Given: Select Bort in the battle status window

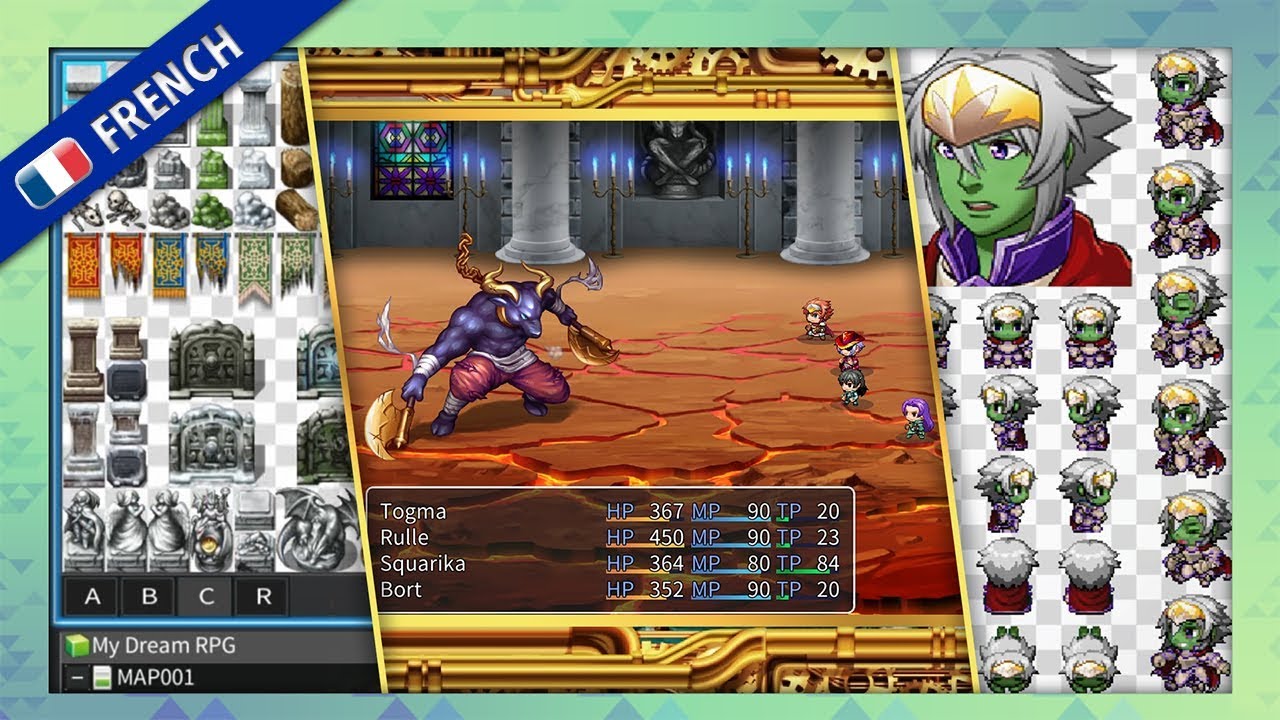Looking at the screenshot, I should 401,590.
